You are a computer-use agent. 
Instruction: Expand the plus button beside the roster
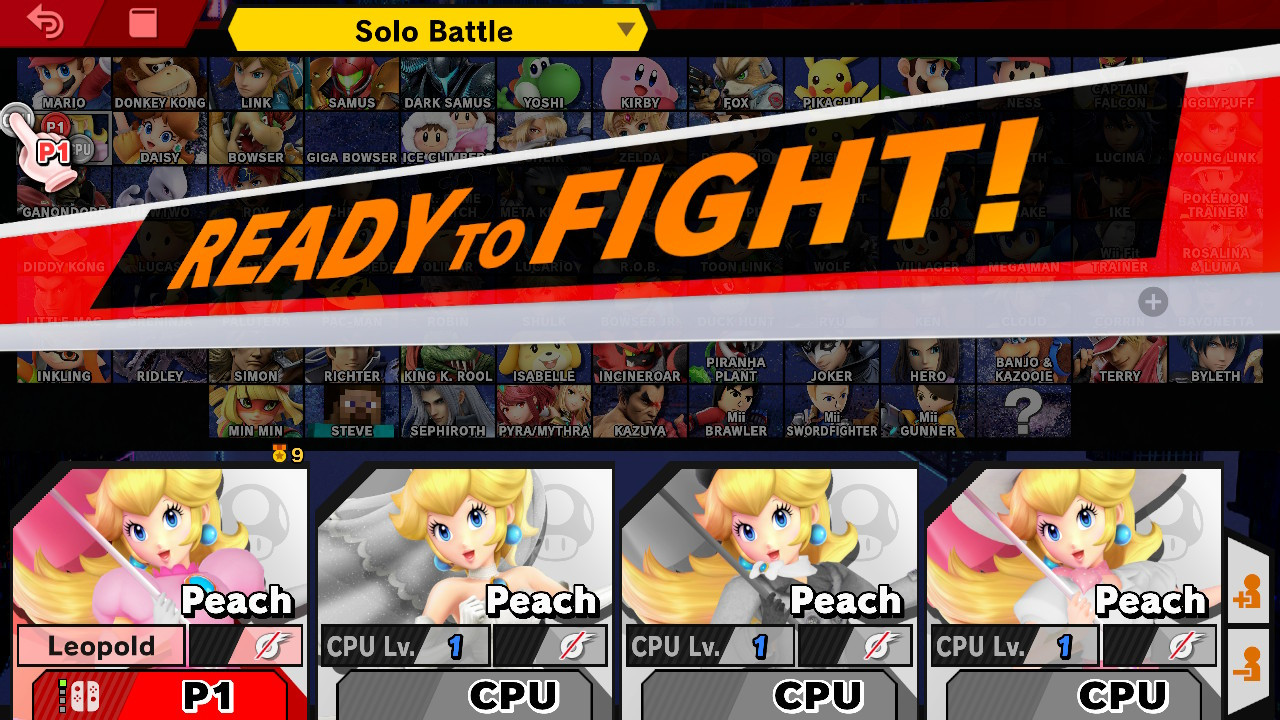tap(1152, 302)
